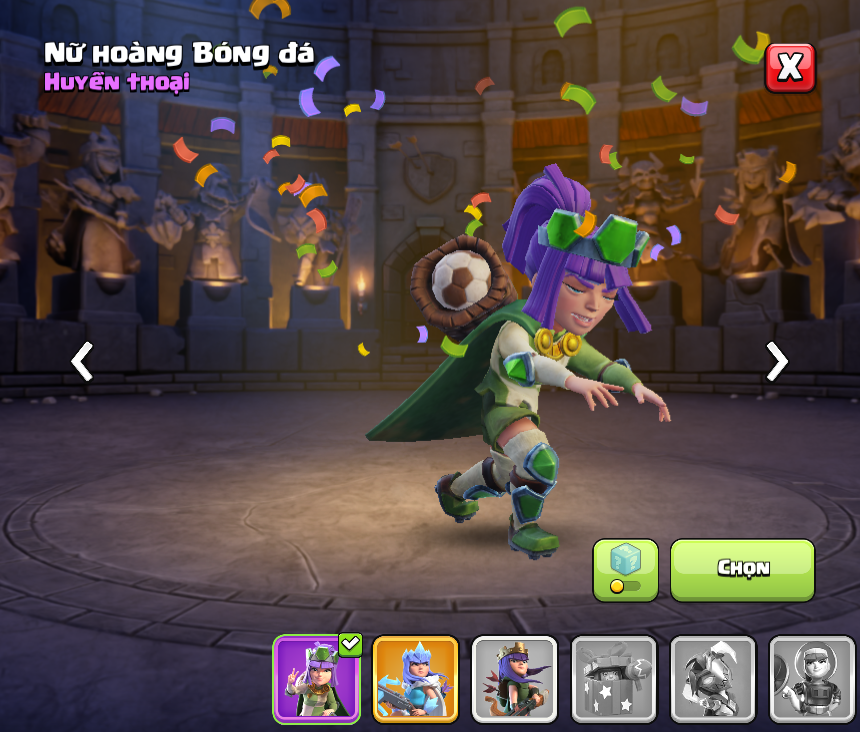860x732 pixels.
Task: Go to the previous skin with left arrow
Action: pyautogui.click(x=82, y=361)
